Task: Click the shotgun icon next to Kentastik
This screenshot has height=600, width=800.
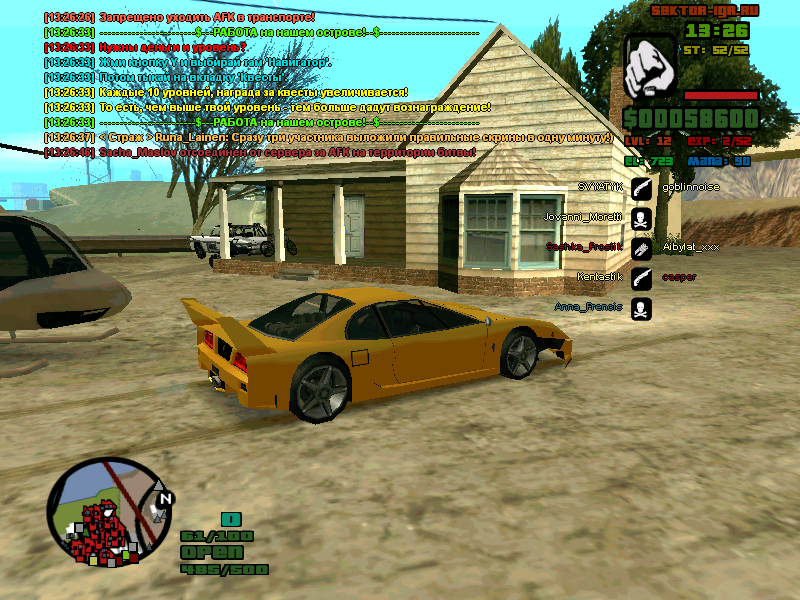Action: pos(642,277)
